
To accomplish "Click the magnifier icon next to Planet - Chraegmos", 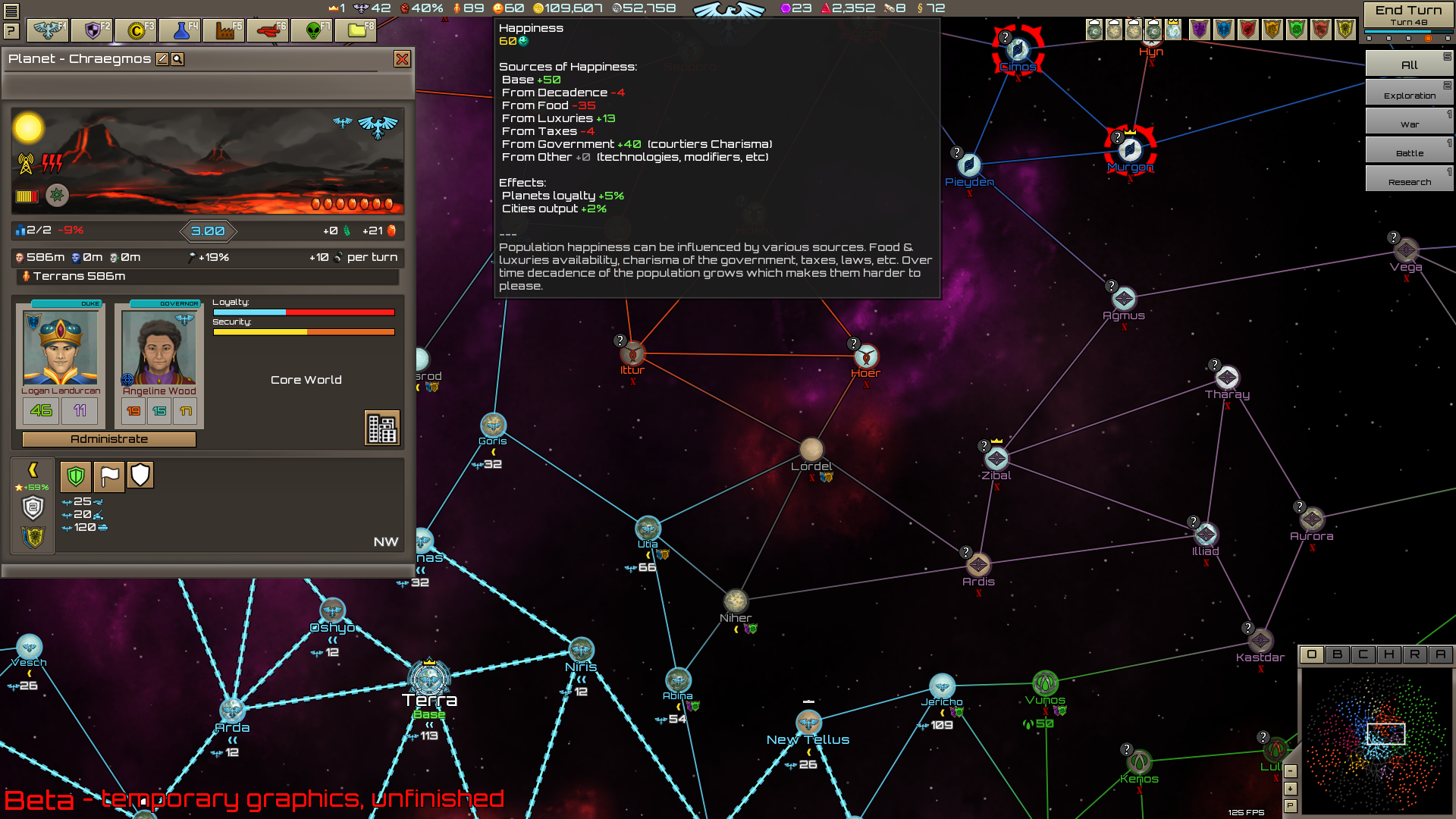I will (179, 59).
